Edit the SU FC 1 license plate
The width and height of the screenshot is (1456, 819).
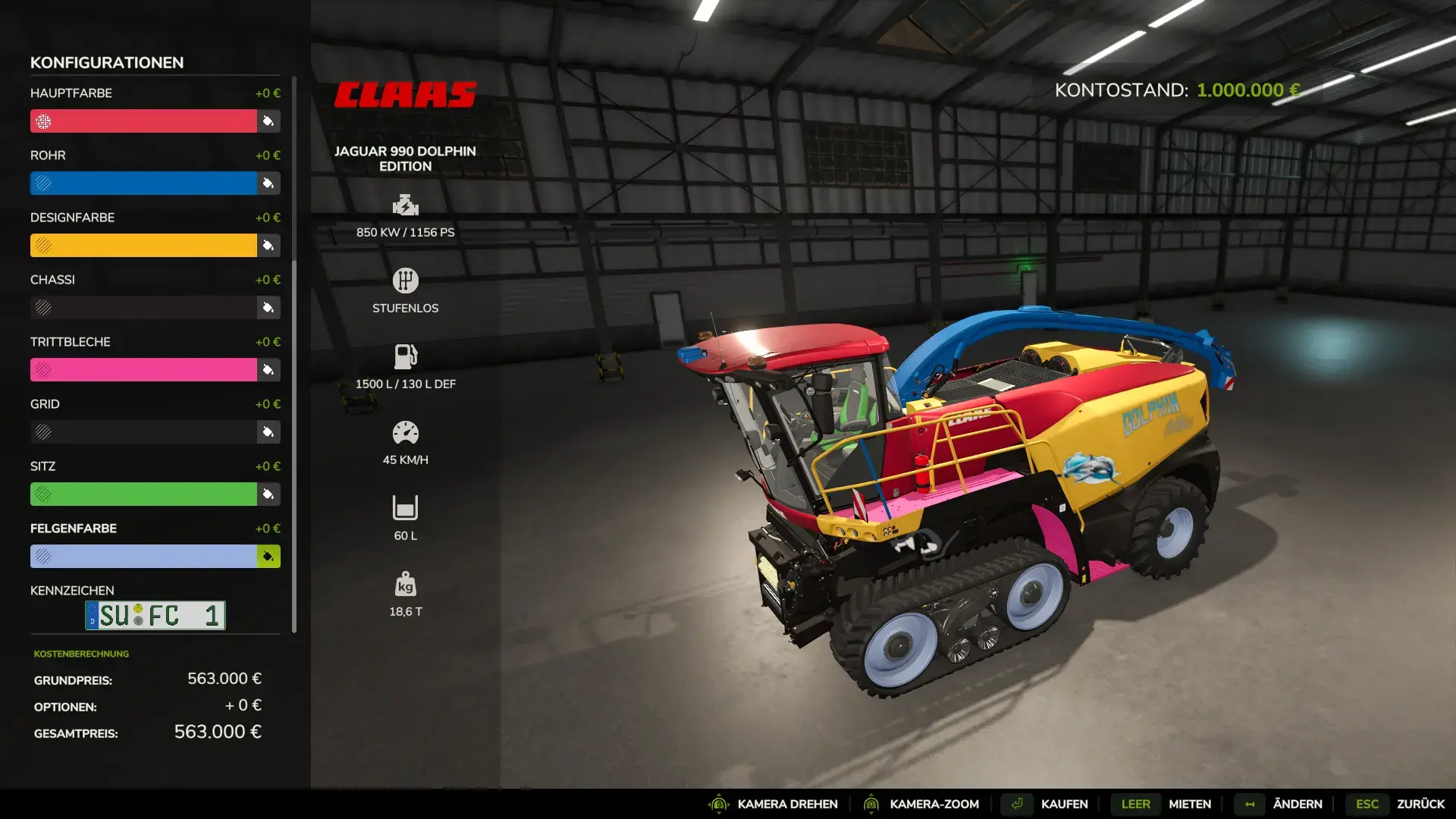155,615
